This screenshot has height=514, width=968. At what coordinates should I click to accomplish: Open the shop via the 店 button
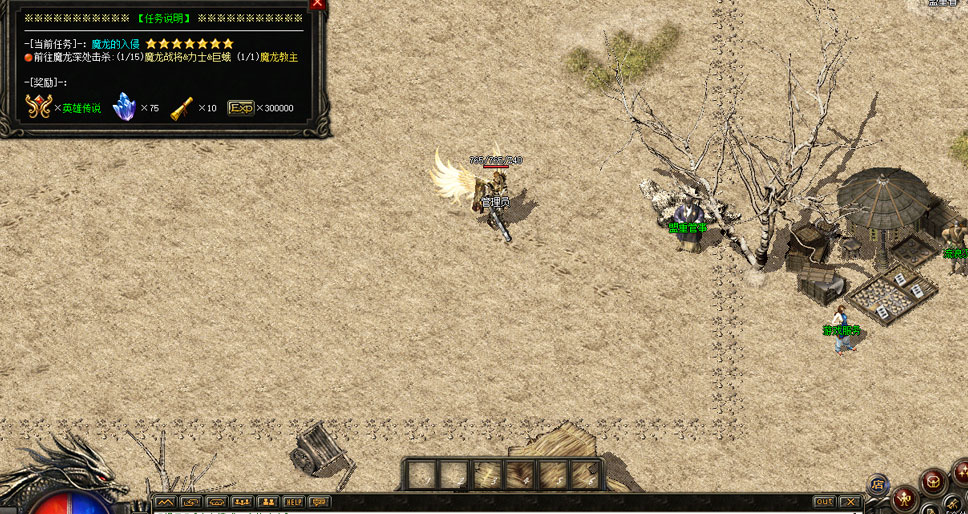[x=879, y=485]
